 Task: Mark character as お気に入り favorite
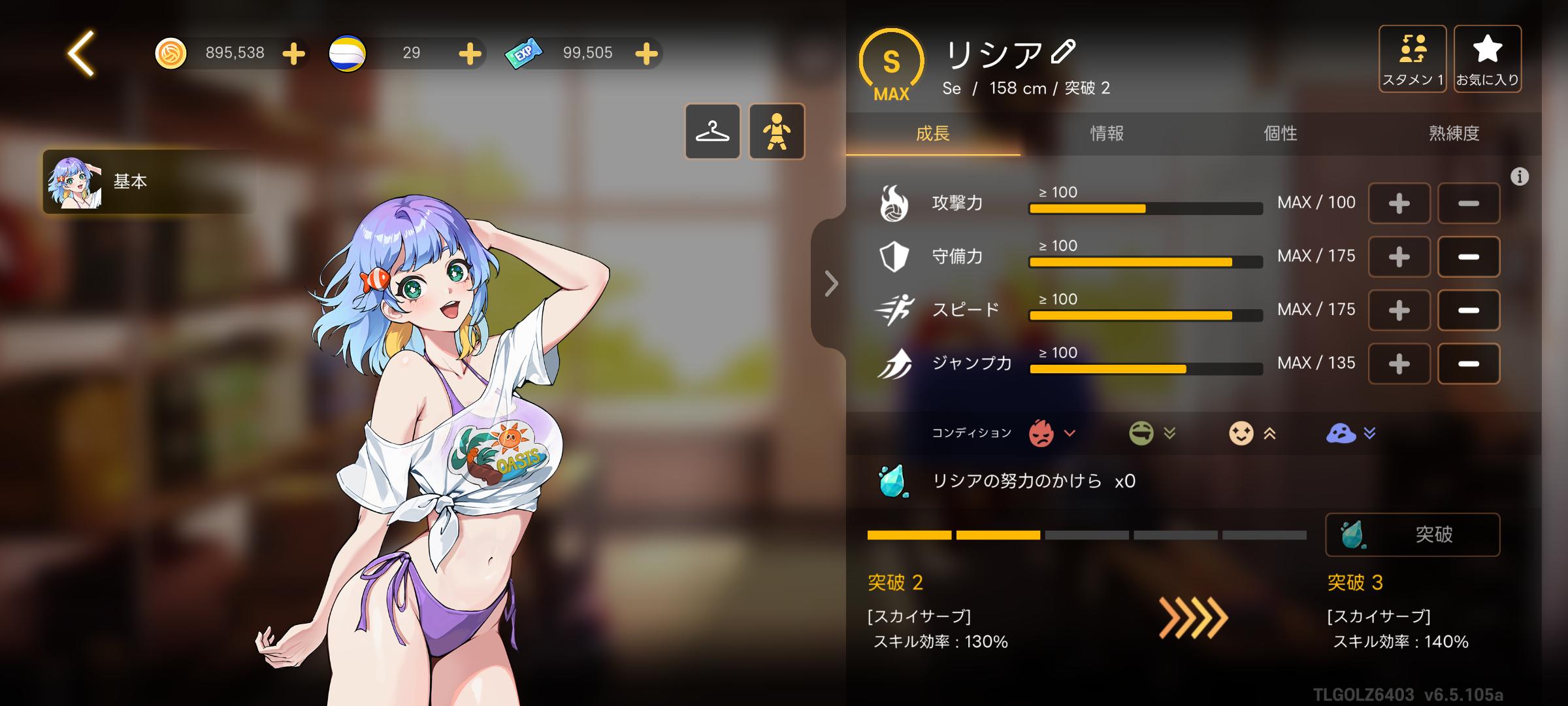pyautogui.click(x=1488, y=59)
